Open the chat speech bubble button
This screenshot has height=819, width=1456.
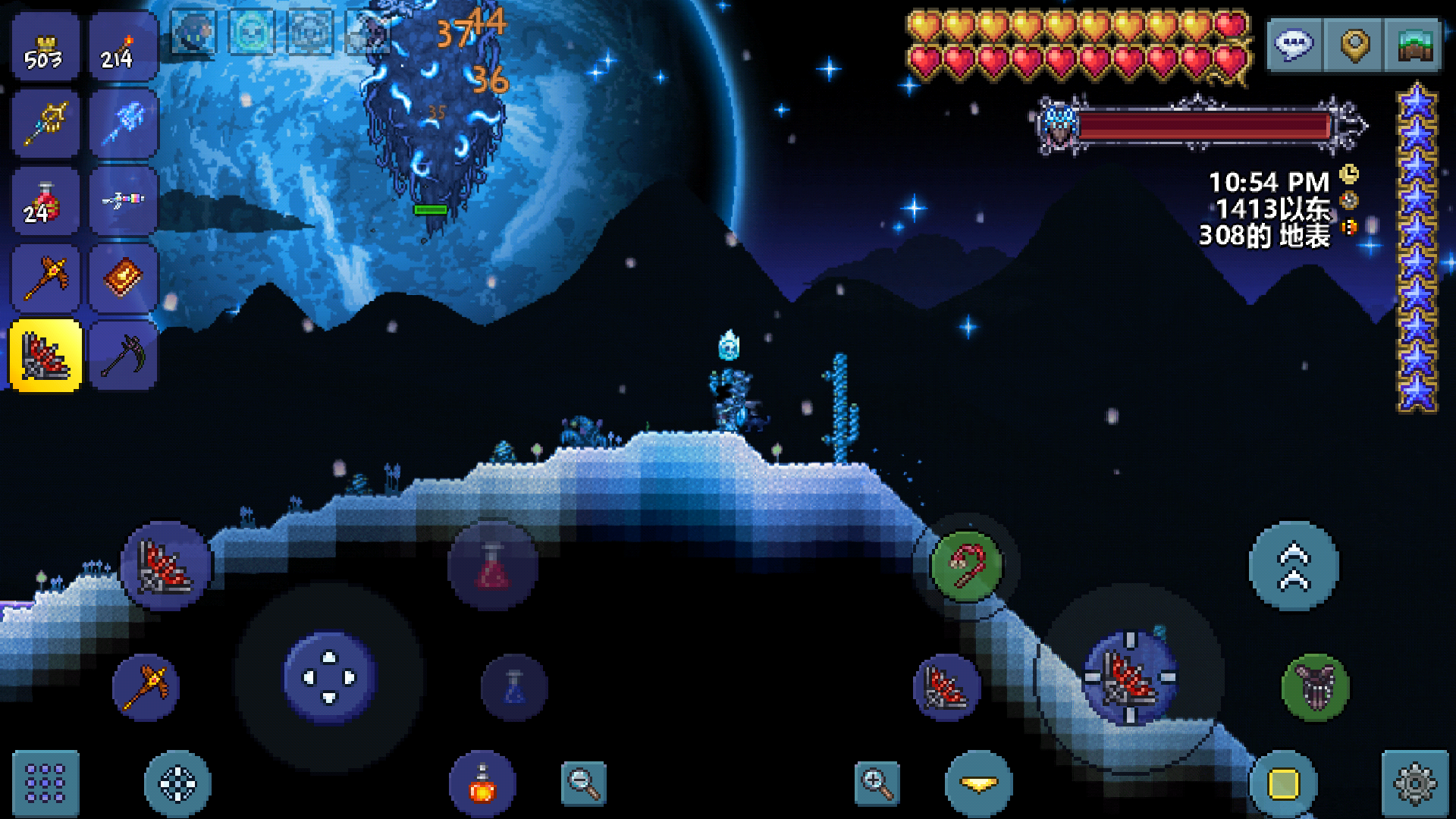coord(1294,45)
